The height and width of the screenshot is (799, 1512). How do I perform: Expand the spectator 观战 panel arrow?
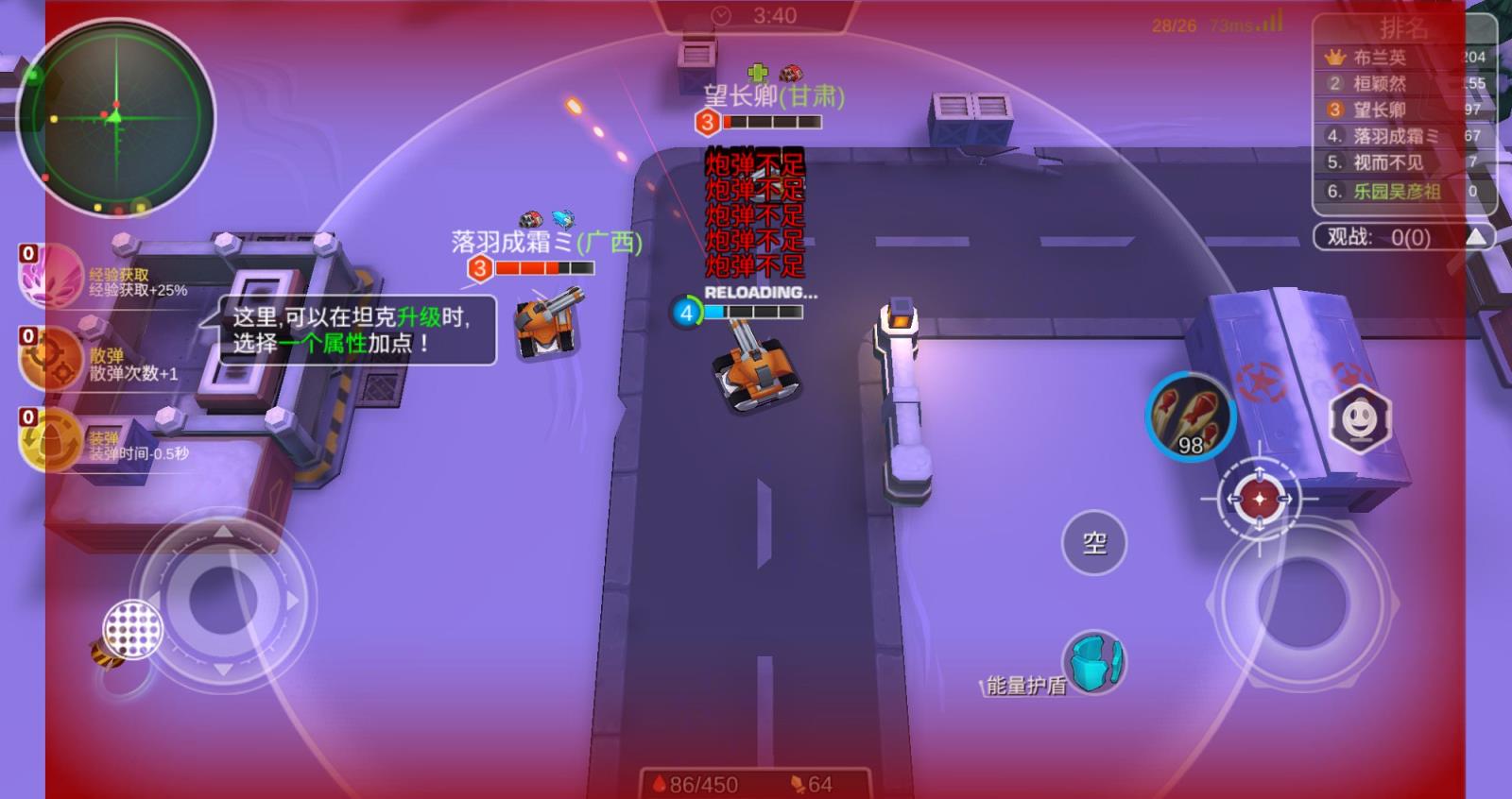[x=1476, y=236]
